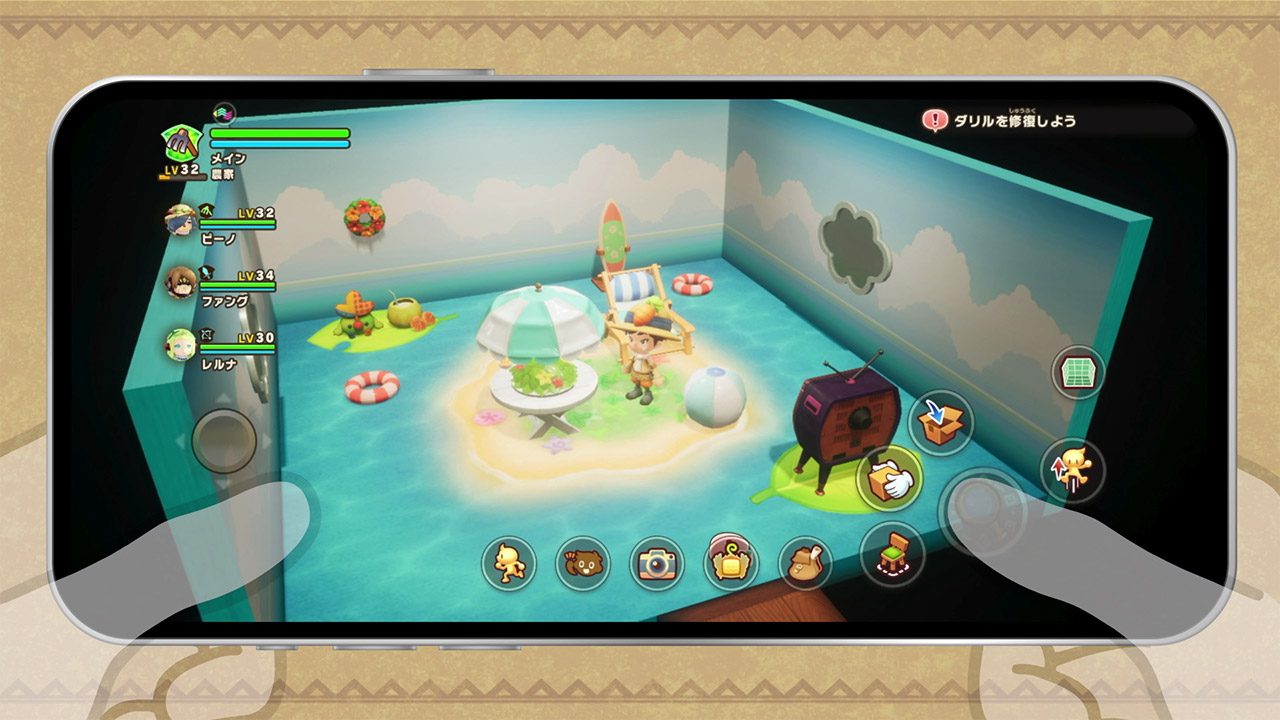Open the brown raccoon face menu
Image resolution: width=1280 pixels, height=720 pixels.
582,564
